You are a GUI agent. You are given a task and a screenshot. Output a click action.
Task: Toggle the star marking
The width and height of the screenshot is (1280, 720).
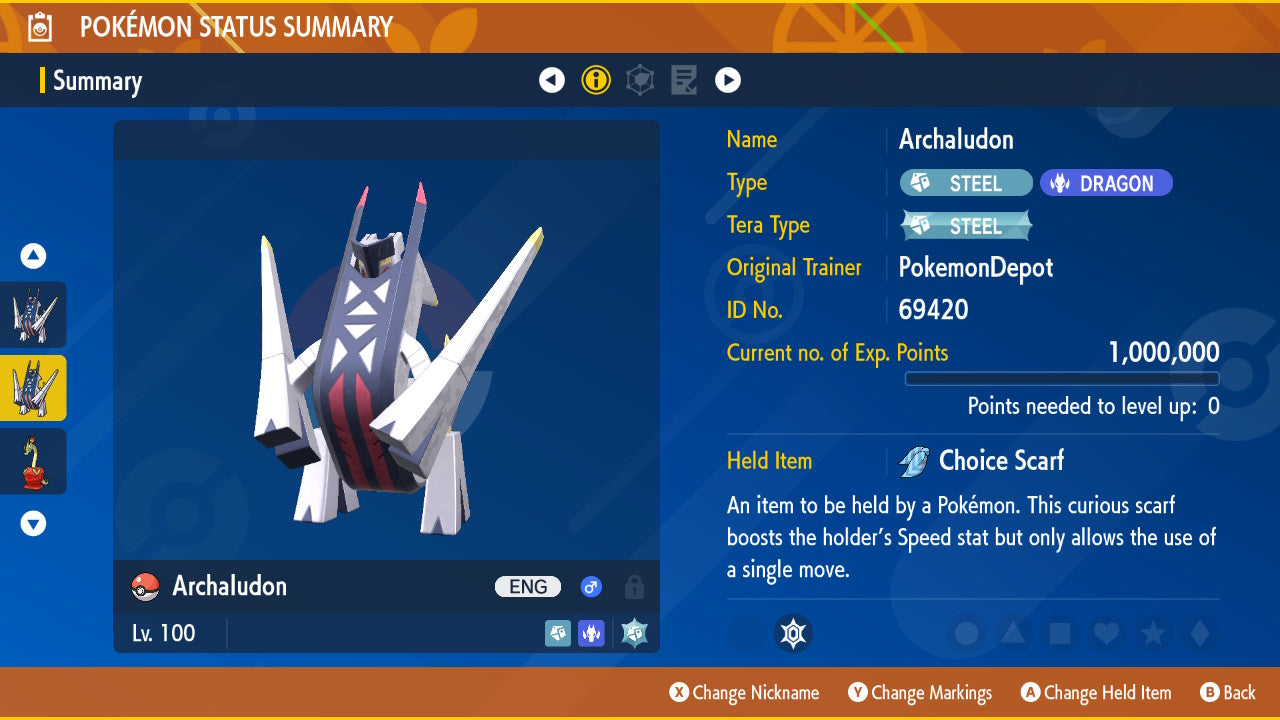pyautogui.click(x=1152, y=633)
